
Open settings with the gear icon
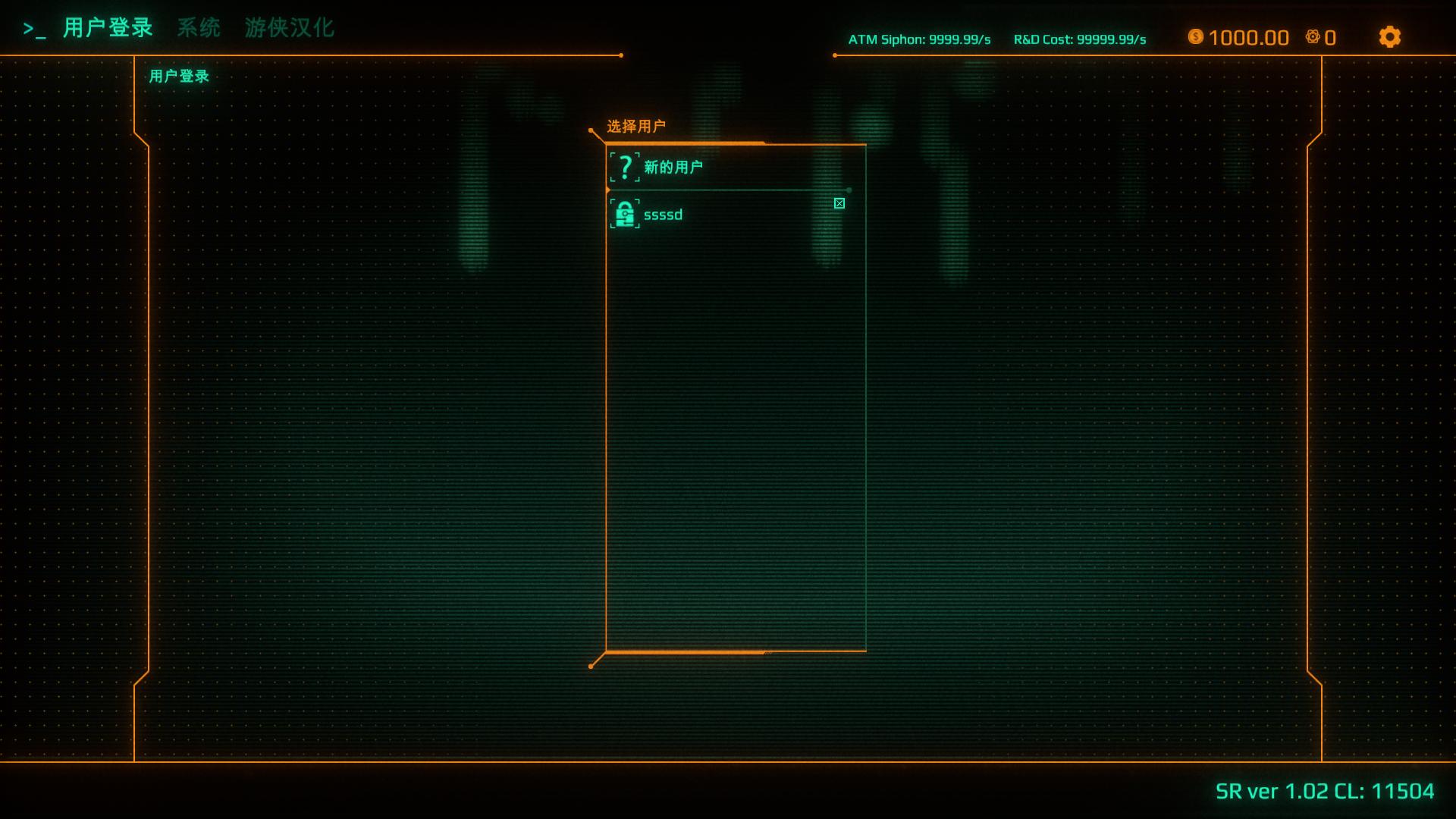[x=1389, y=37]
